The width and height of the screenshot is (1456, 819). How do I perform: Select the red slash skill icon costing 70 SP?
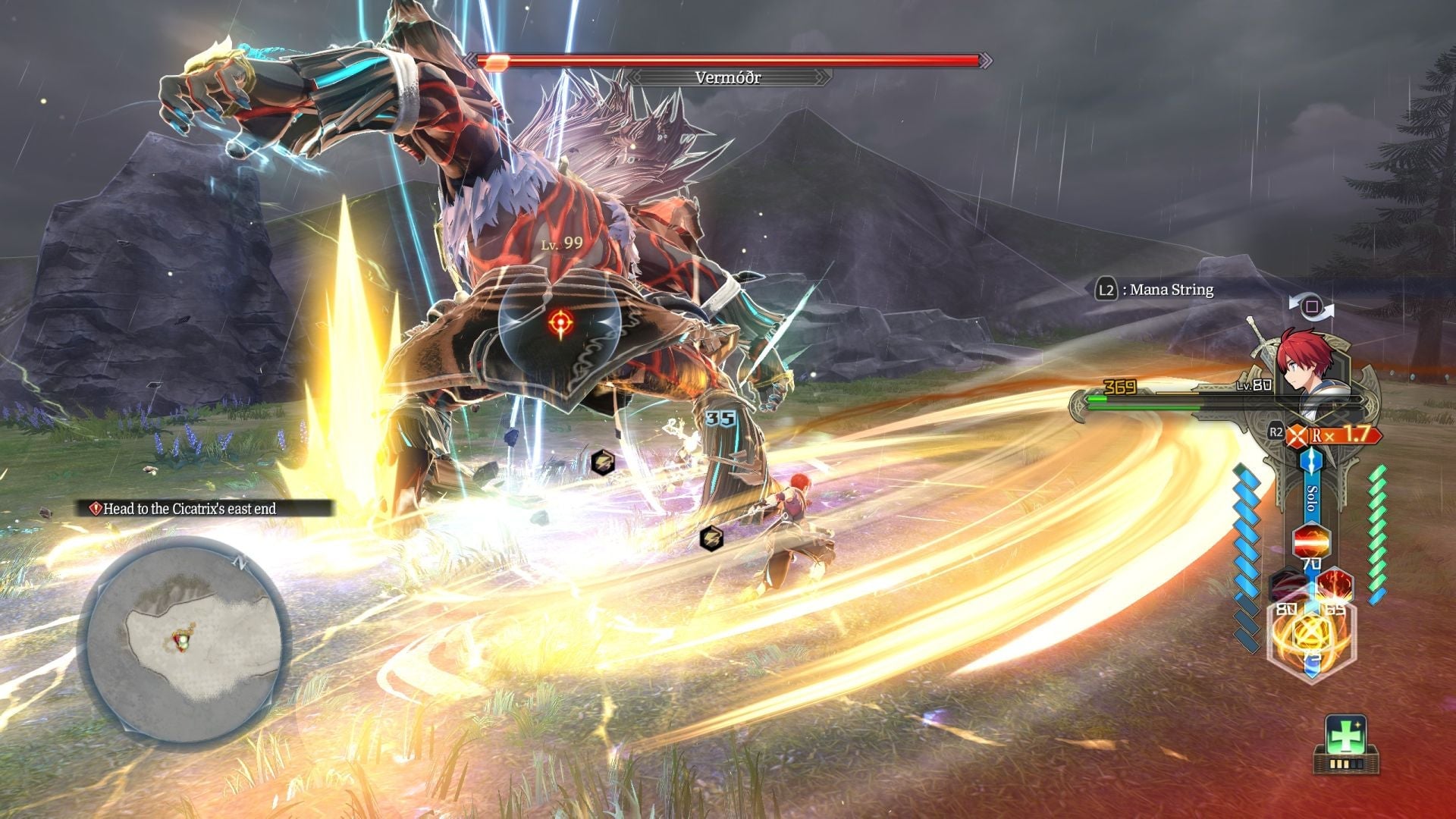click(1311, 539)
